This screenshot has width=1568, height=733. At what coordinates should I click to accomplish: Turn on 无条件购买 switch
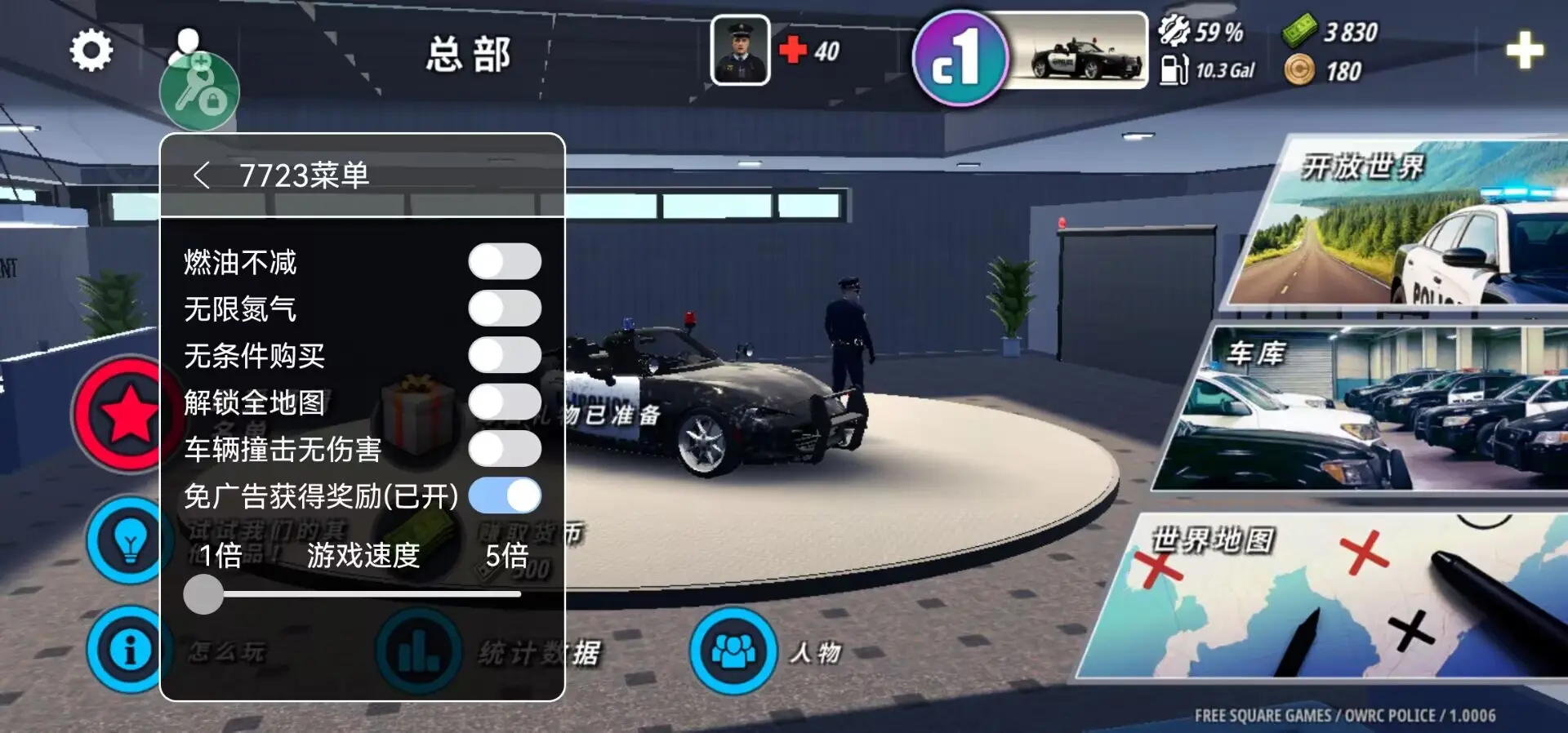coord(504,356)
